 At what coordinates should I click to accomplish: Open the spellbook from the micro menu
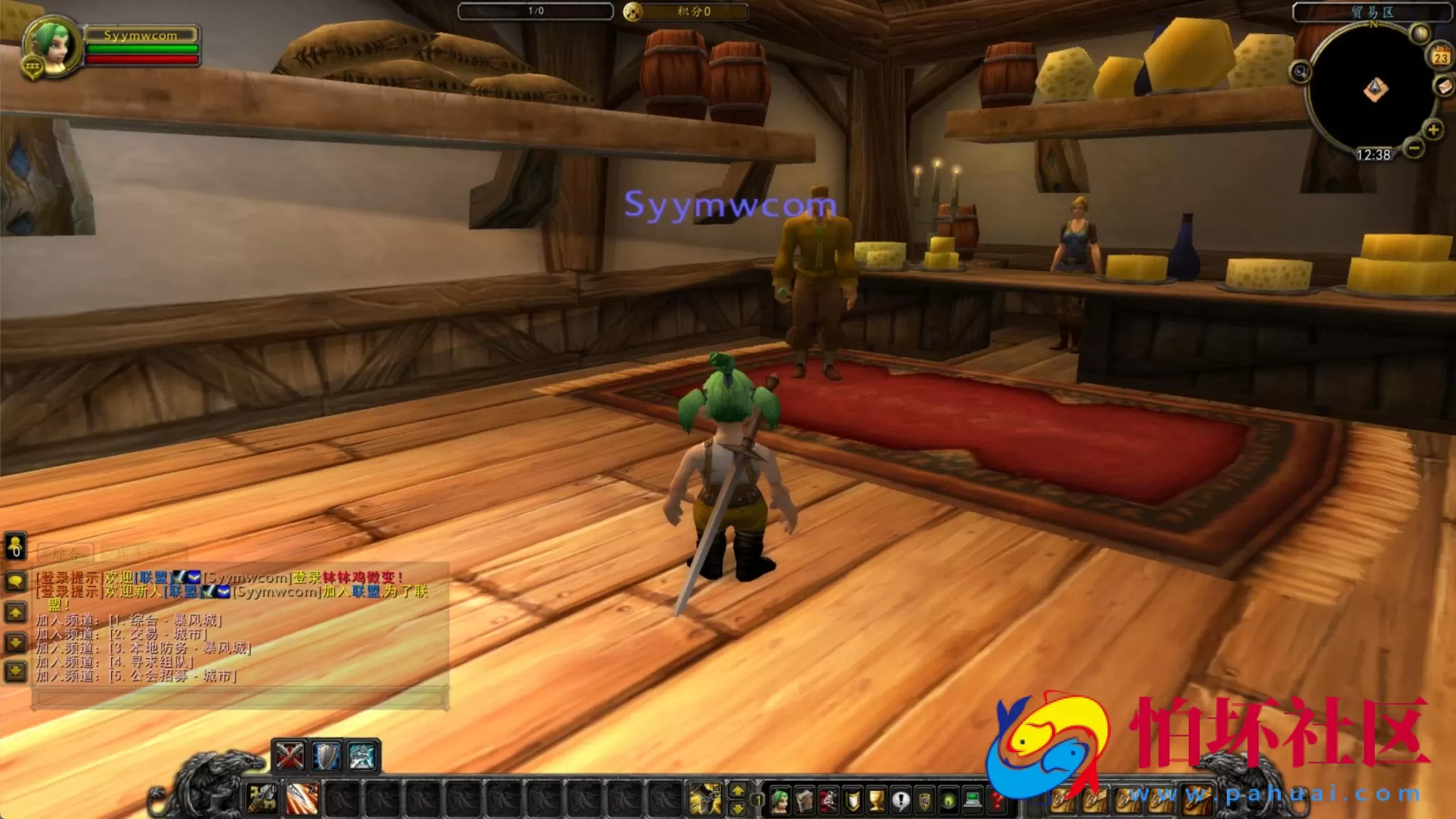804,800
